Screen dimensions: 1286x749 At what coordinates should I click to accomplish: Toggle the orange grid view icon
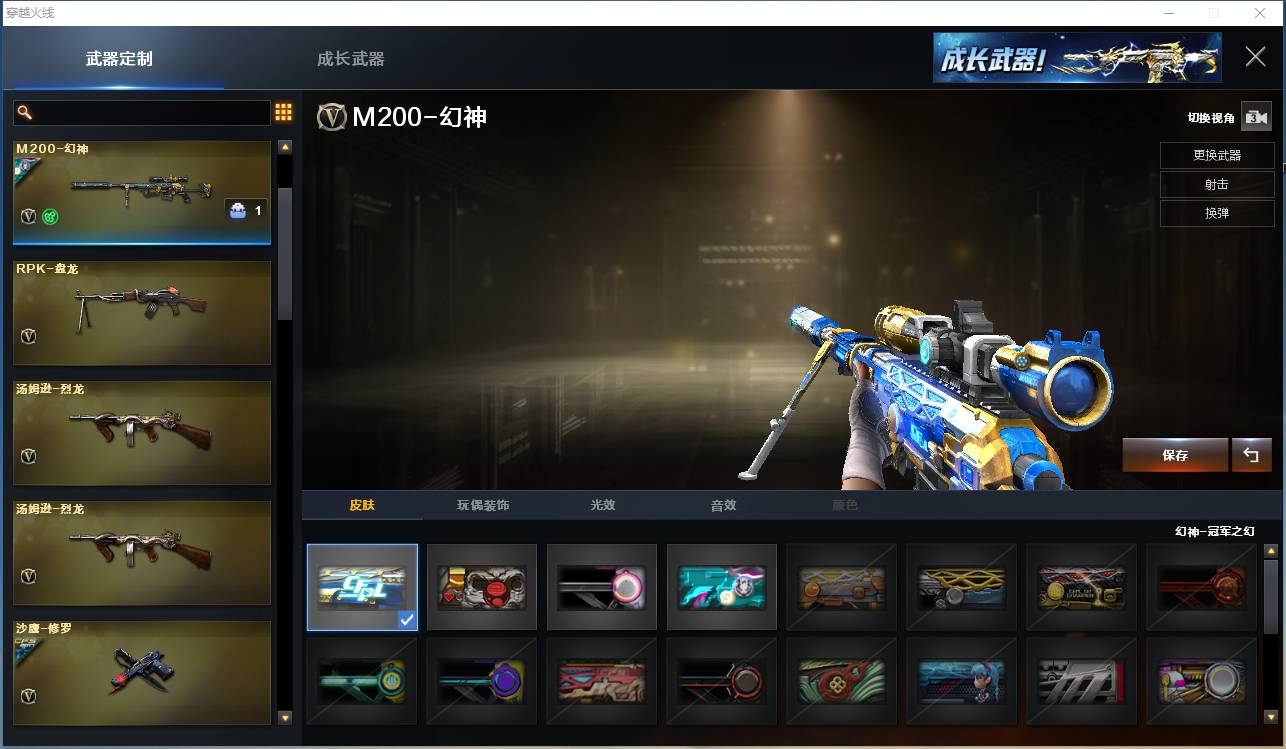click(283, 112)
